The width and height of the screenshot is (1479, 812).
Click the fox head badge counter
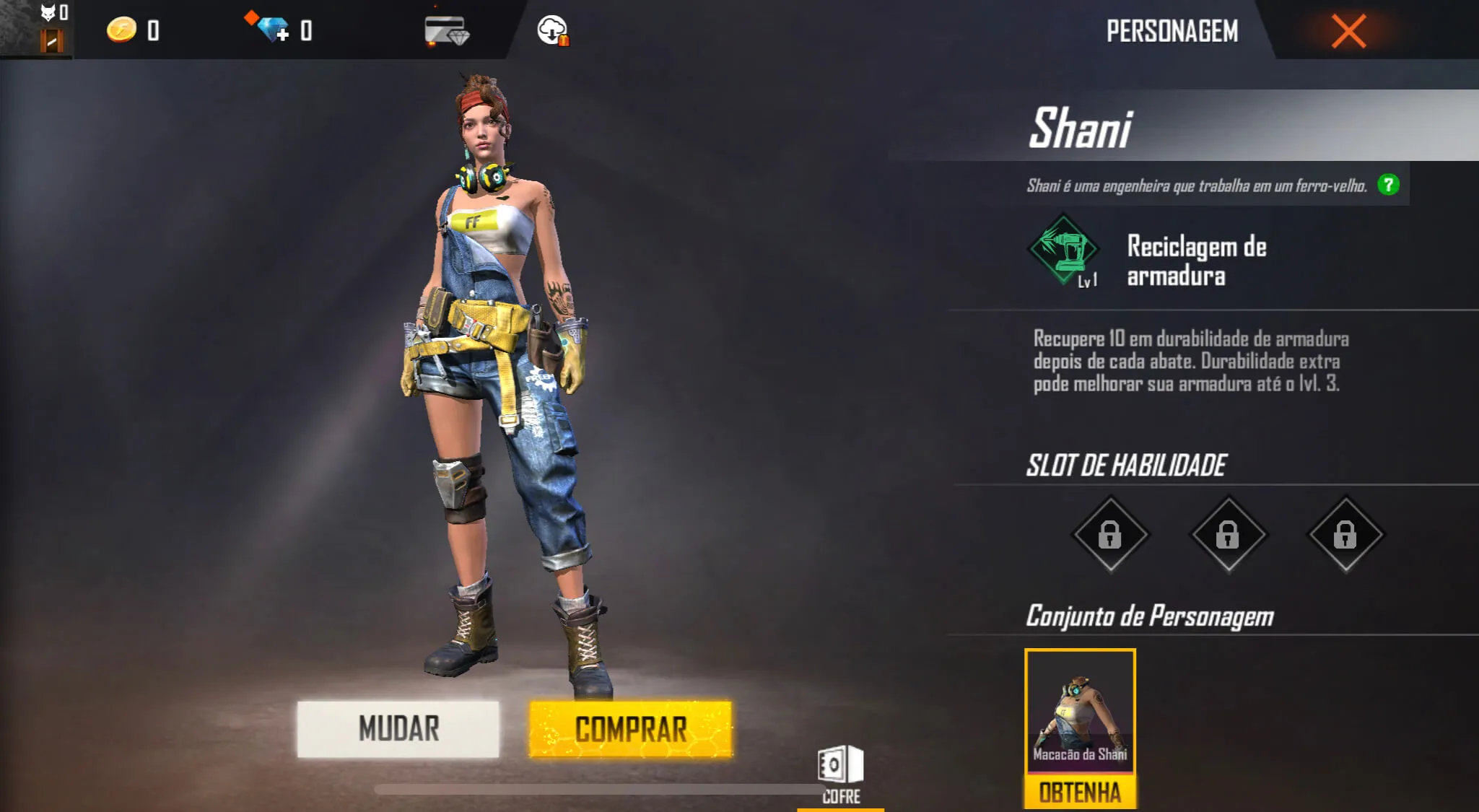coord(49,13)
